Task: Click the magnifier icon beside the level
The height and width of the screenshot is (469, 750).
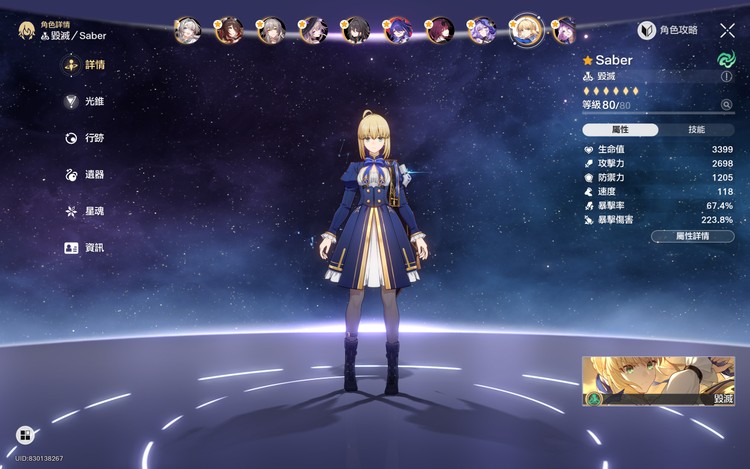Action: click(x=726, y=104)
